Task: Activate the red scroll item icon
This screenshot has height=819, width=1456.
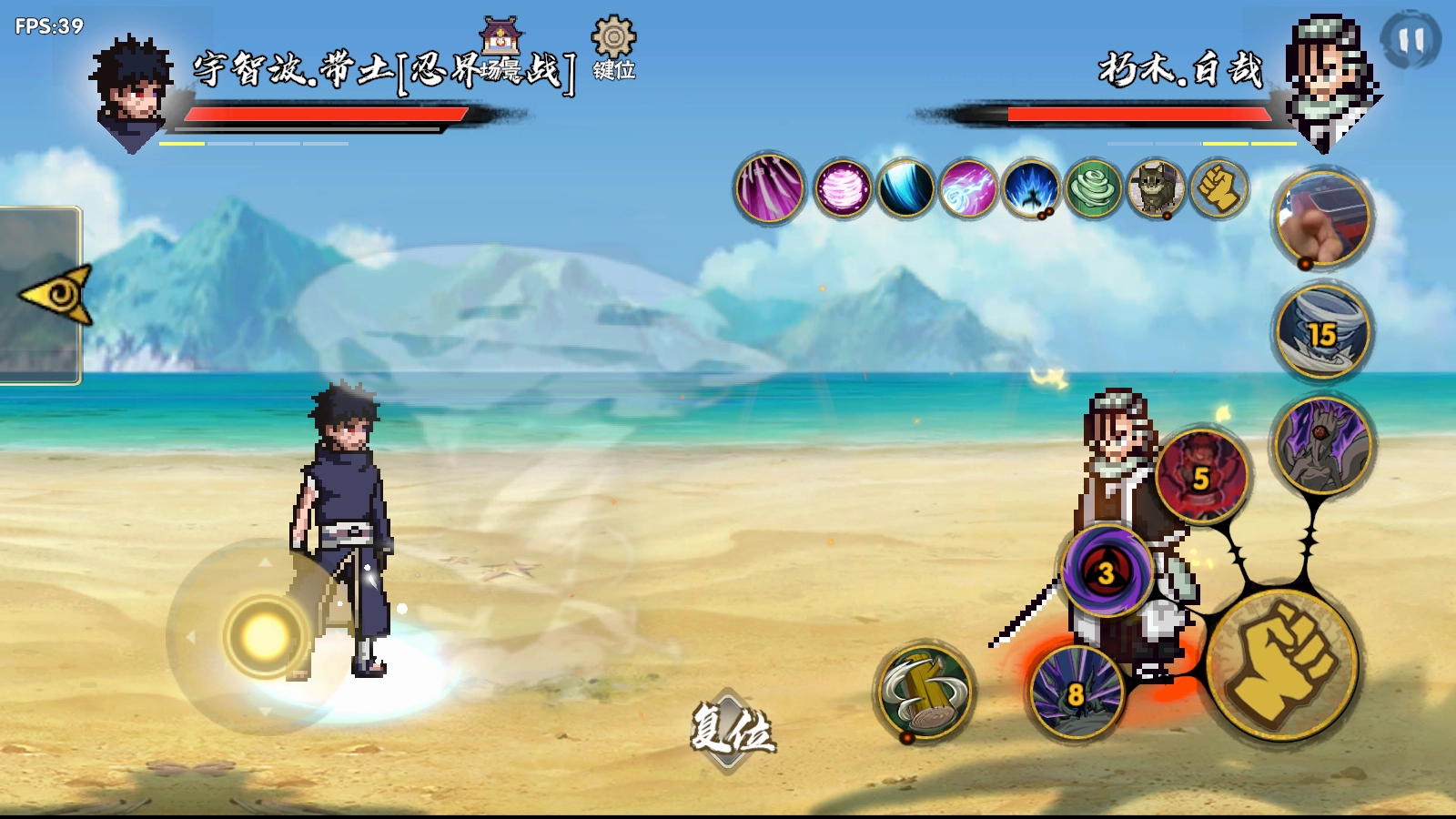Action: coord(1323,218)
